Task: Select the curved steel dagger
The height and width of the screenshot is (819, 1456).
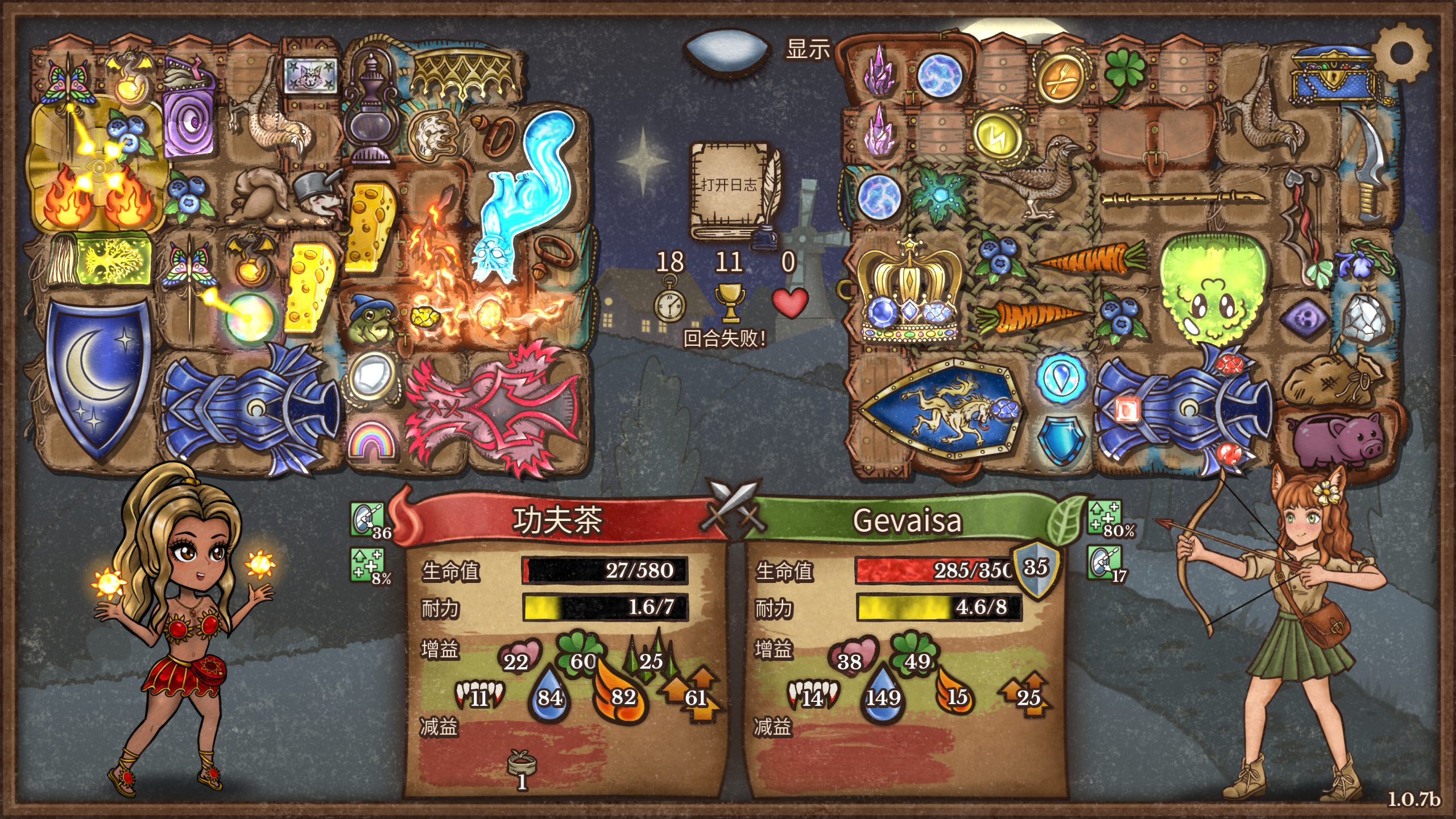Action: pos(1372,162)
